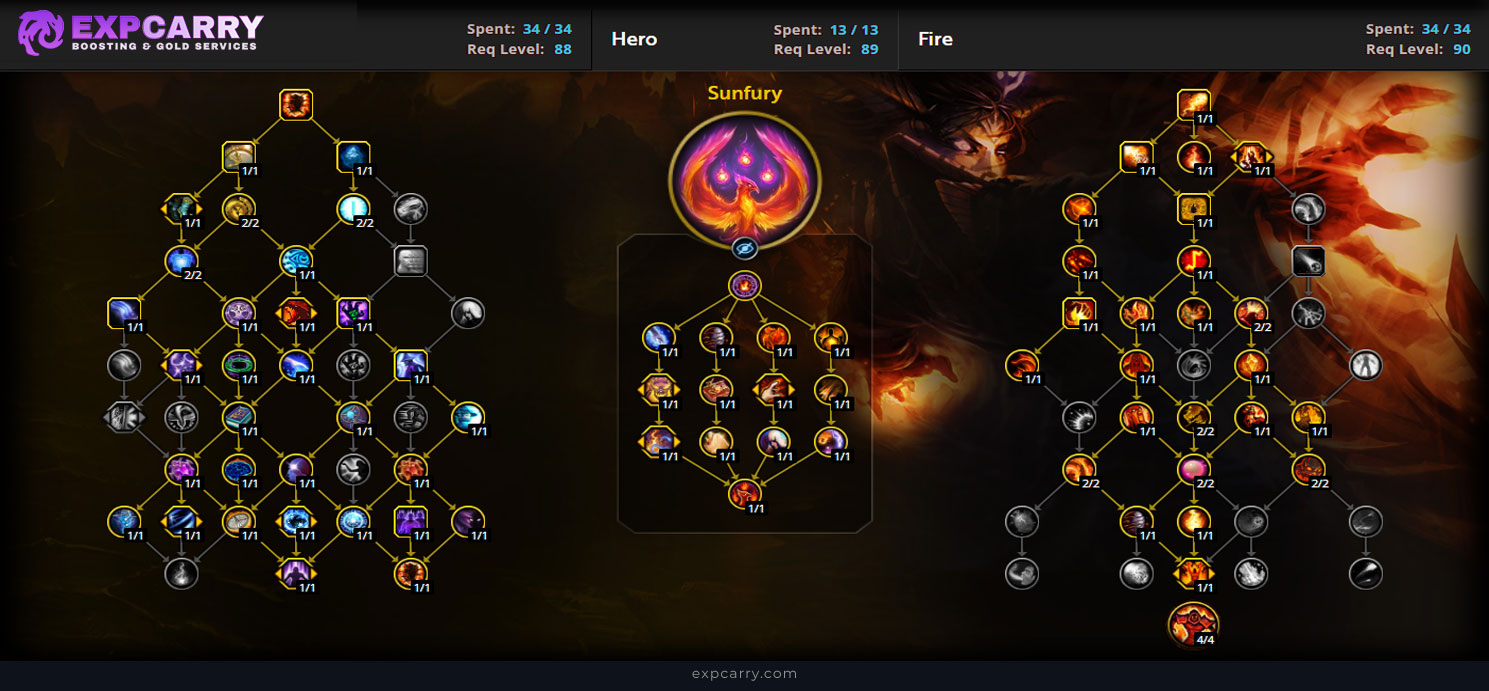Click the red music note fire talent

coord(1193,261)
